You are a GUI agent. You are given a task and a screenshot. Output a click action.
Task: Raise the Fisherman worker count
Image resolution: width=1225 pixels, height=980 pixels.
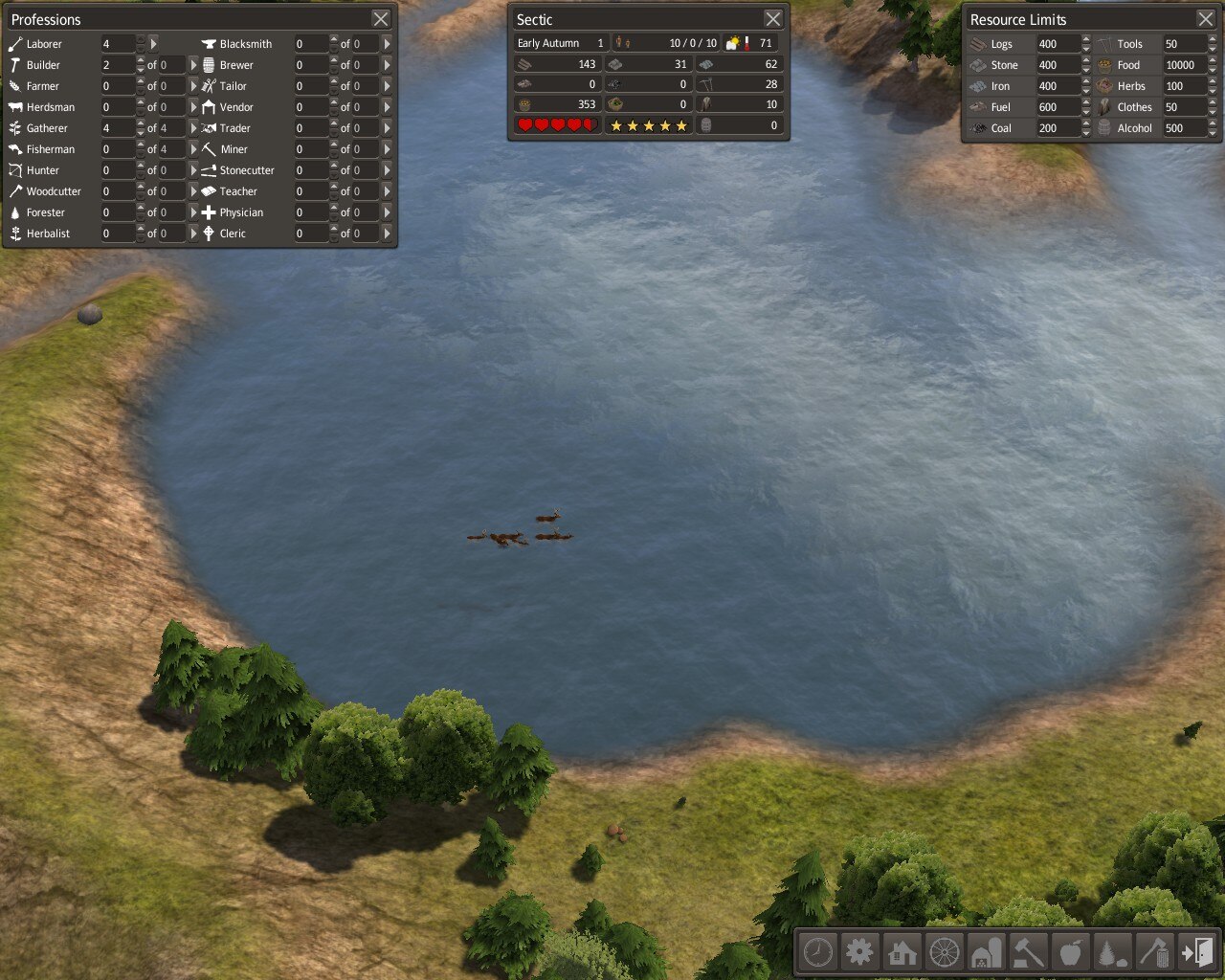point(141,145)
